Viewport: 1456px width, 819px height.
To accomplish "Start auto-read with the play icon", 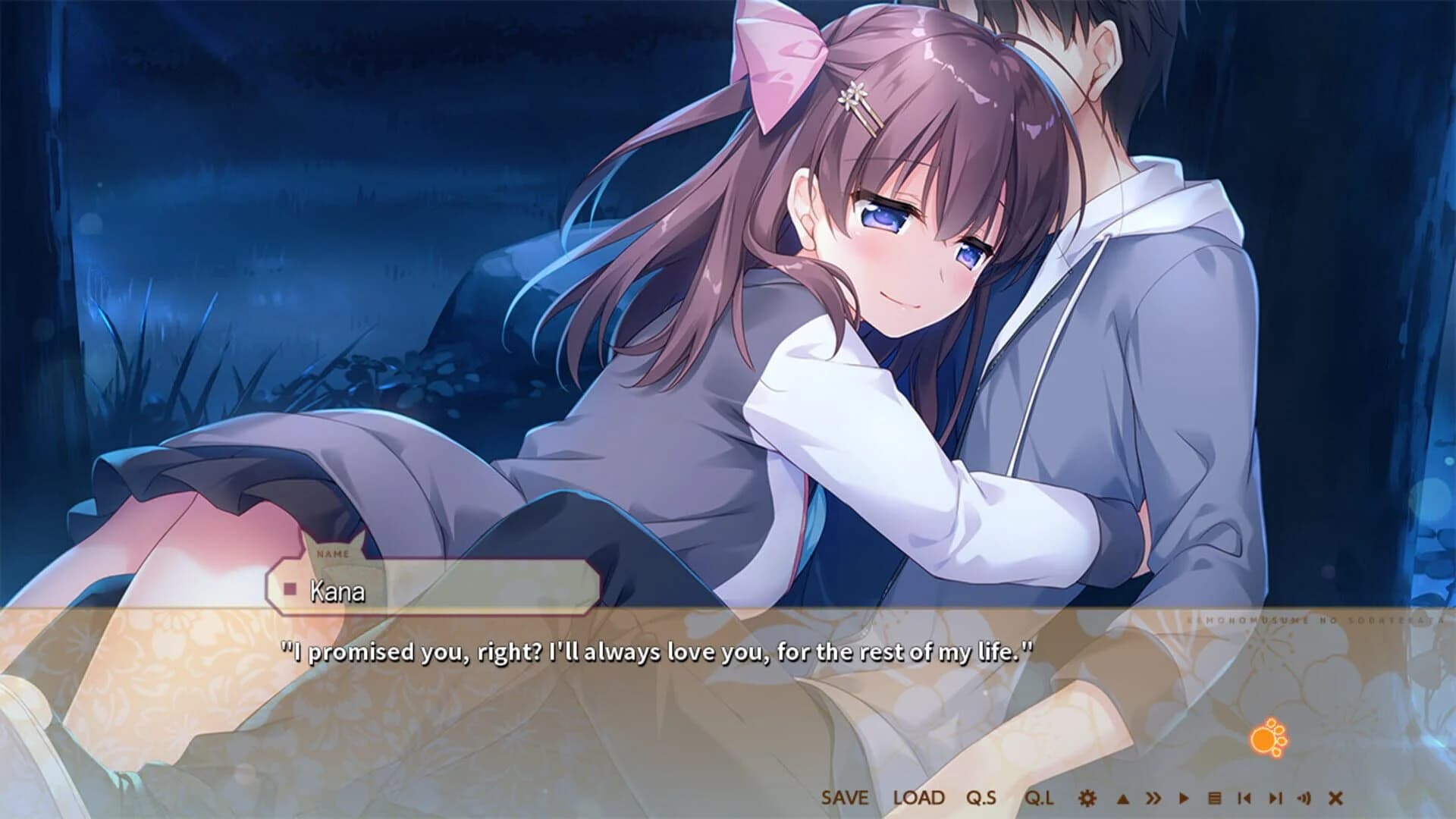I will (x=1185, y=799).
